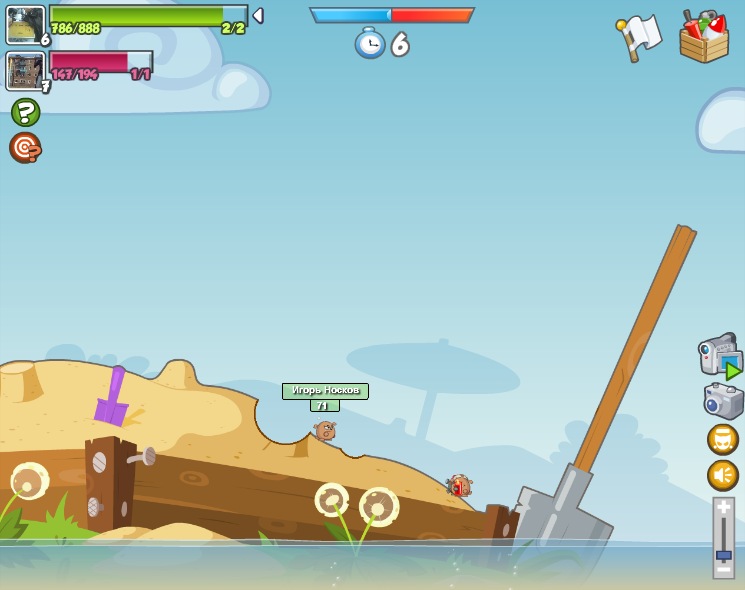Screen dimensions: 745x590
Task: Open the weapons crate inventory
Action: [703, 38]
